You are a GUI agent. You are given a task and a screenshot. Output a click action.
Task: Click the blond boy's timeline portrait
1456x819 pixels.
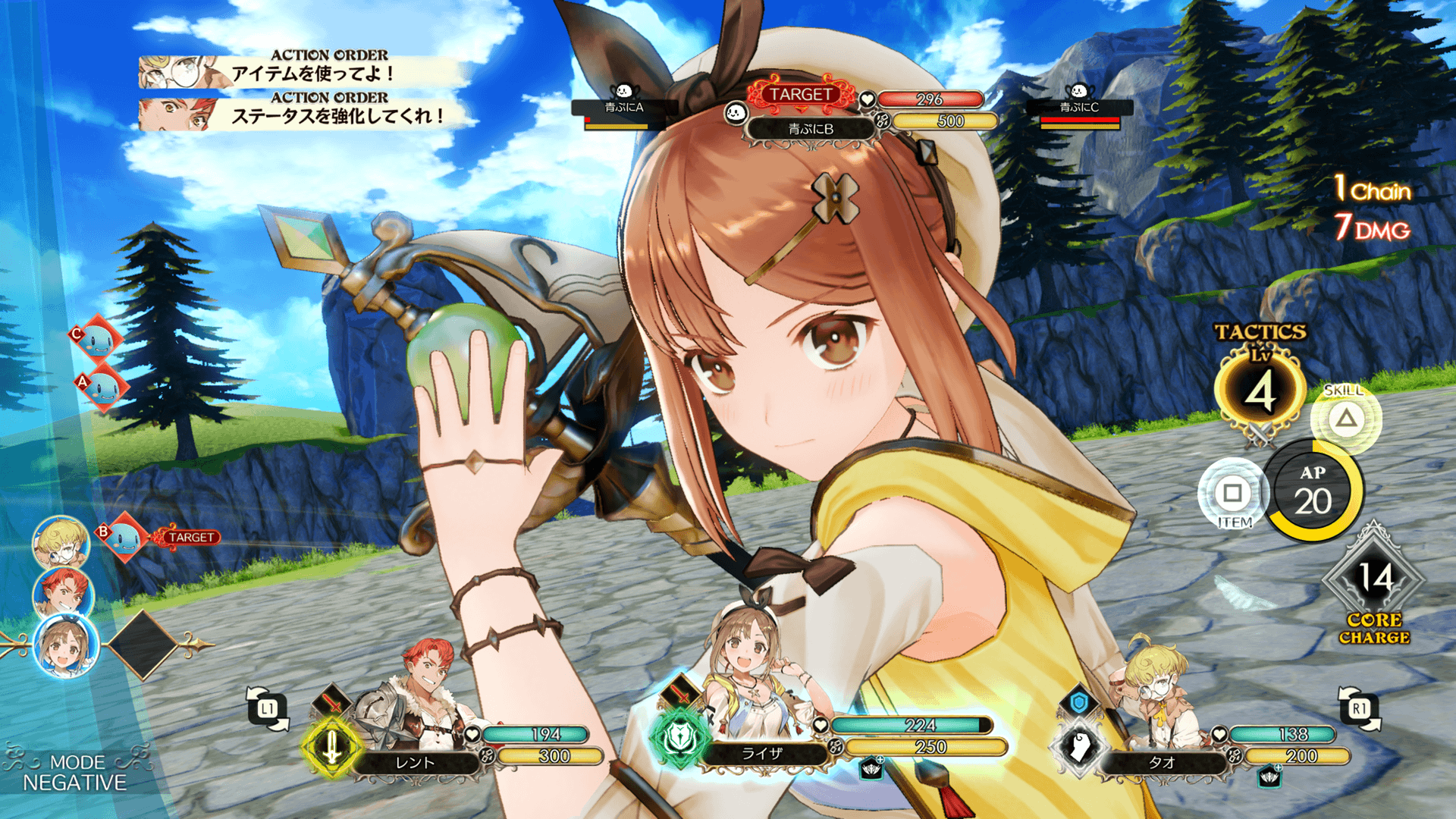(x=61, y=542)
